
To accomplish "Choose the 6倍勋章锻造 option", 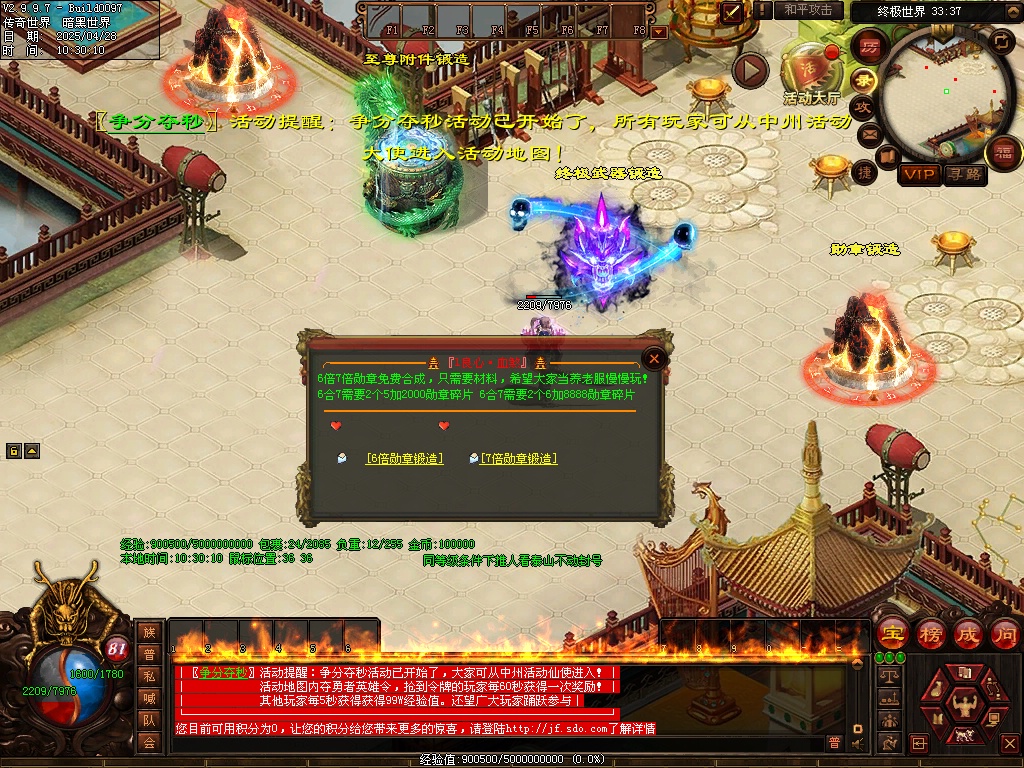I will (x=404, y=458).
